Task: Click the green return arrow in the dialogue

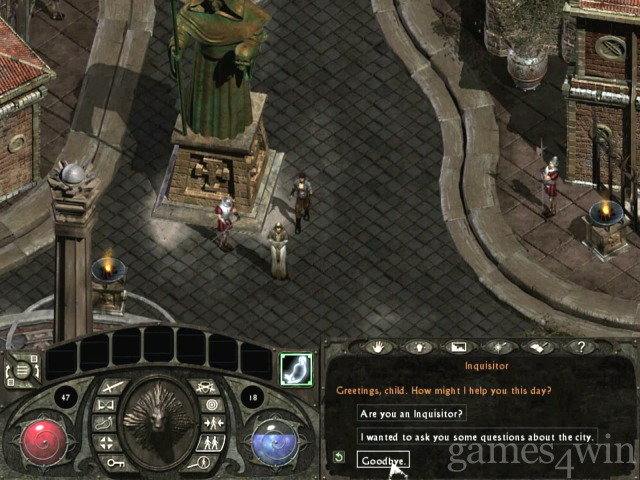Action: [x=339, y=458]
